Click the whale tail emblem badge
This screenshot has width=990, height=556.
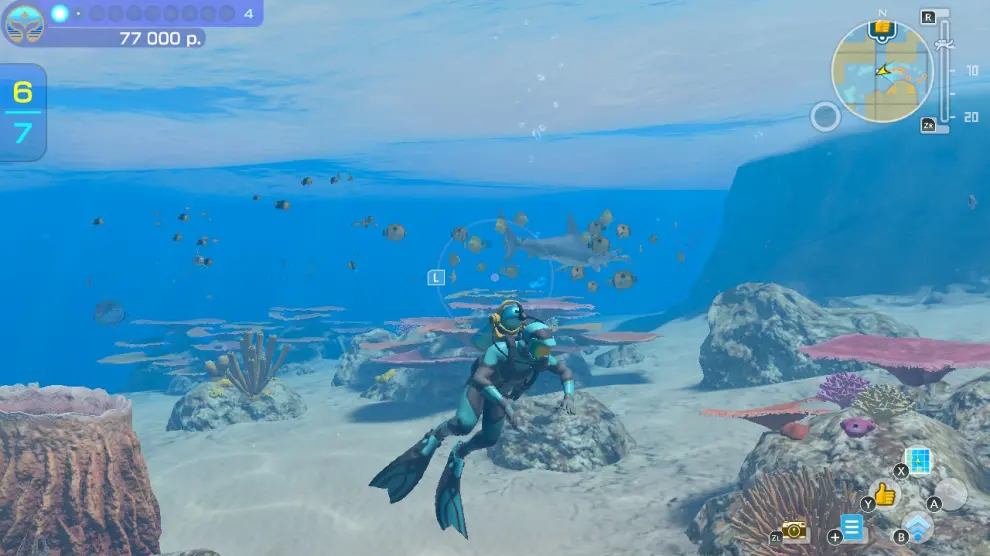[x=24, y=25]
